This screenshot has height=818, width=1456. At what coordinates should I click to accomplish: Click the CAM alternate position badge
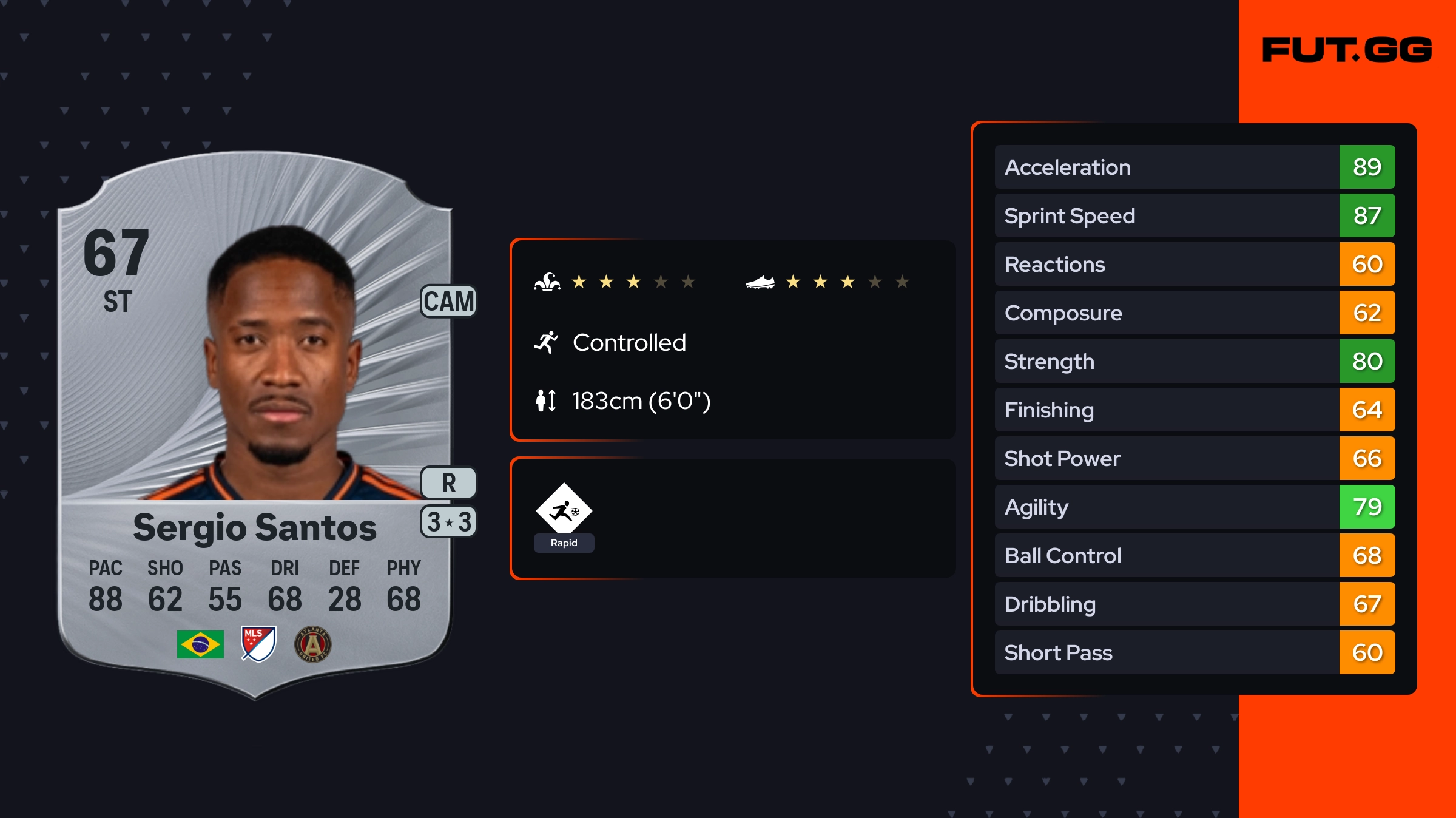tap(448, 301)
